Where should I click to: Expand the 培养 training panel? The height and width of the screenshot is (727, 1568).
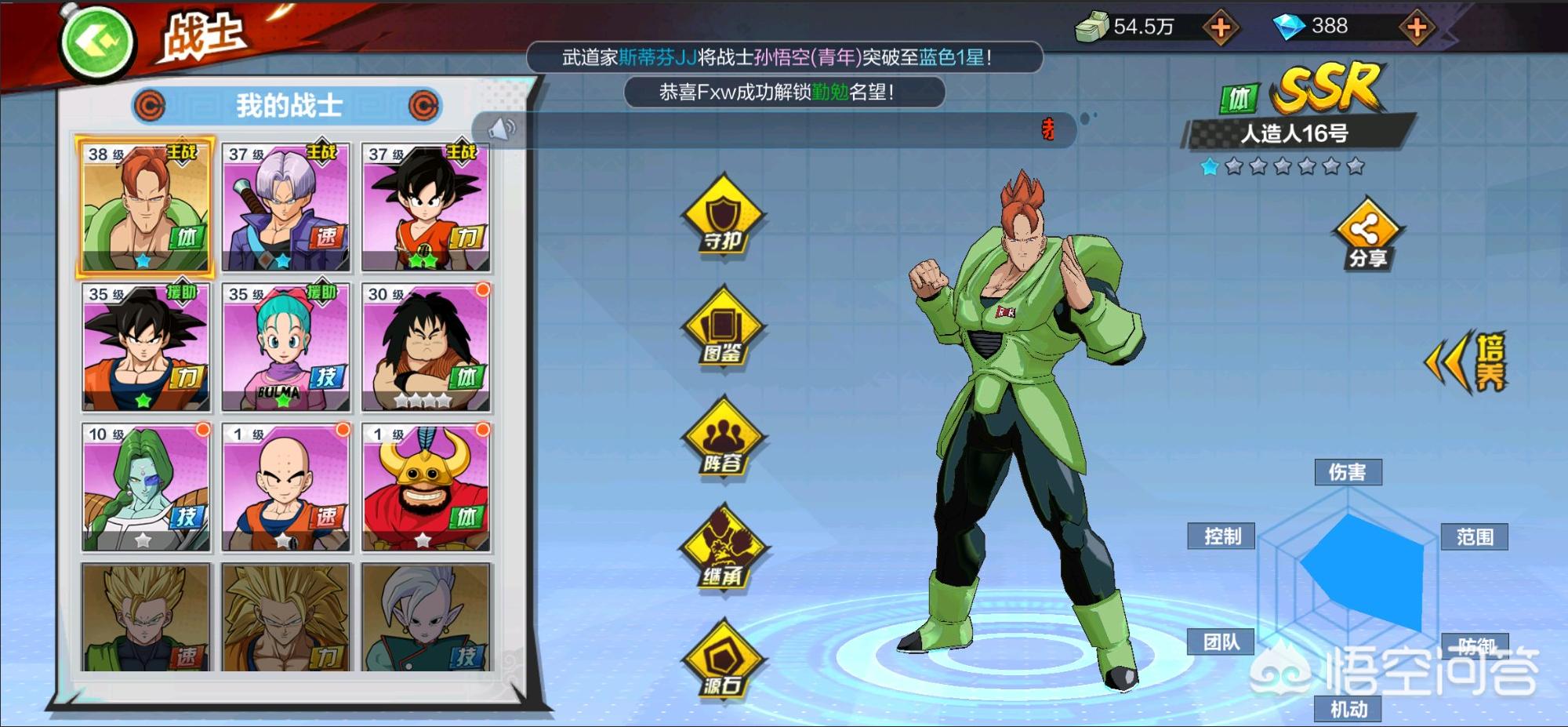1468,362
